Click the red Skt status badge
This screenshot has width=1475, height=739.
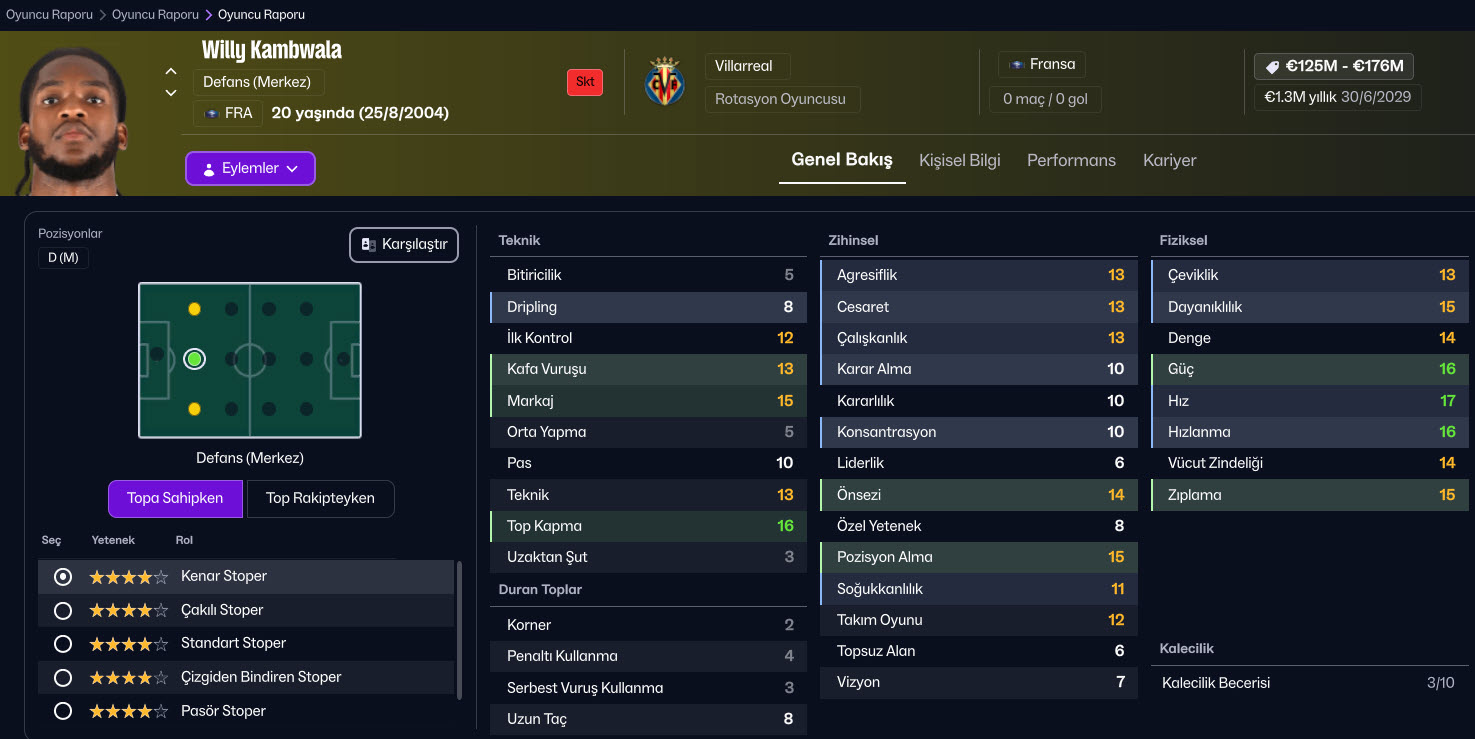(x=585, y=82)
